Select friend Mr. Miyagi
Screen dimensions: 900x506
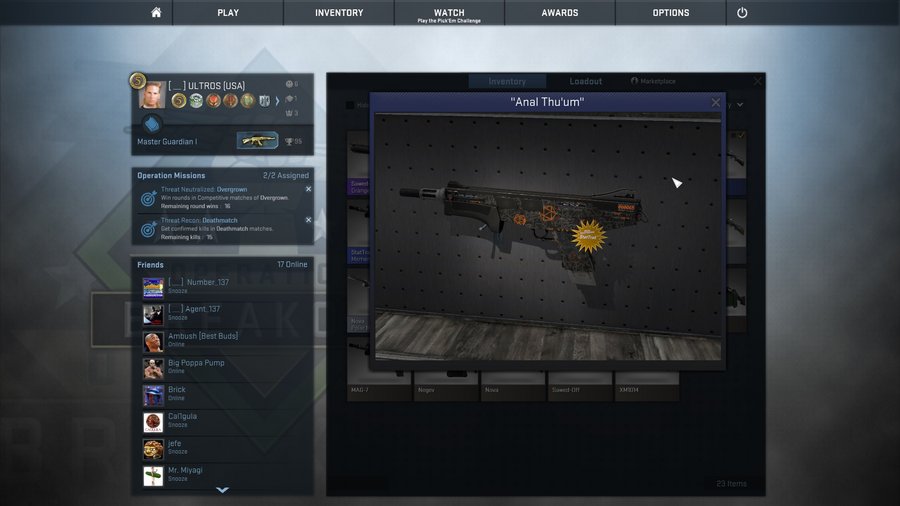188,475
